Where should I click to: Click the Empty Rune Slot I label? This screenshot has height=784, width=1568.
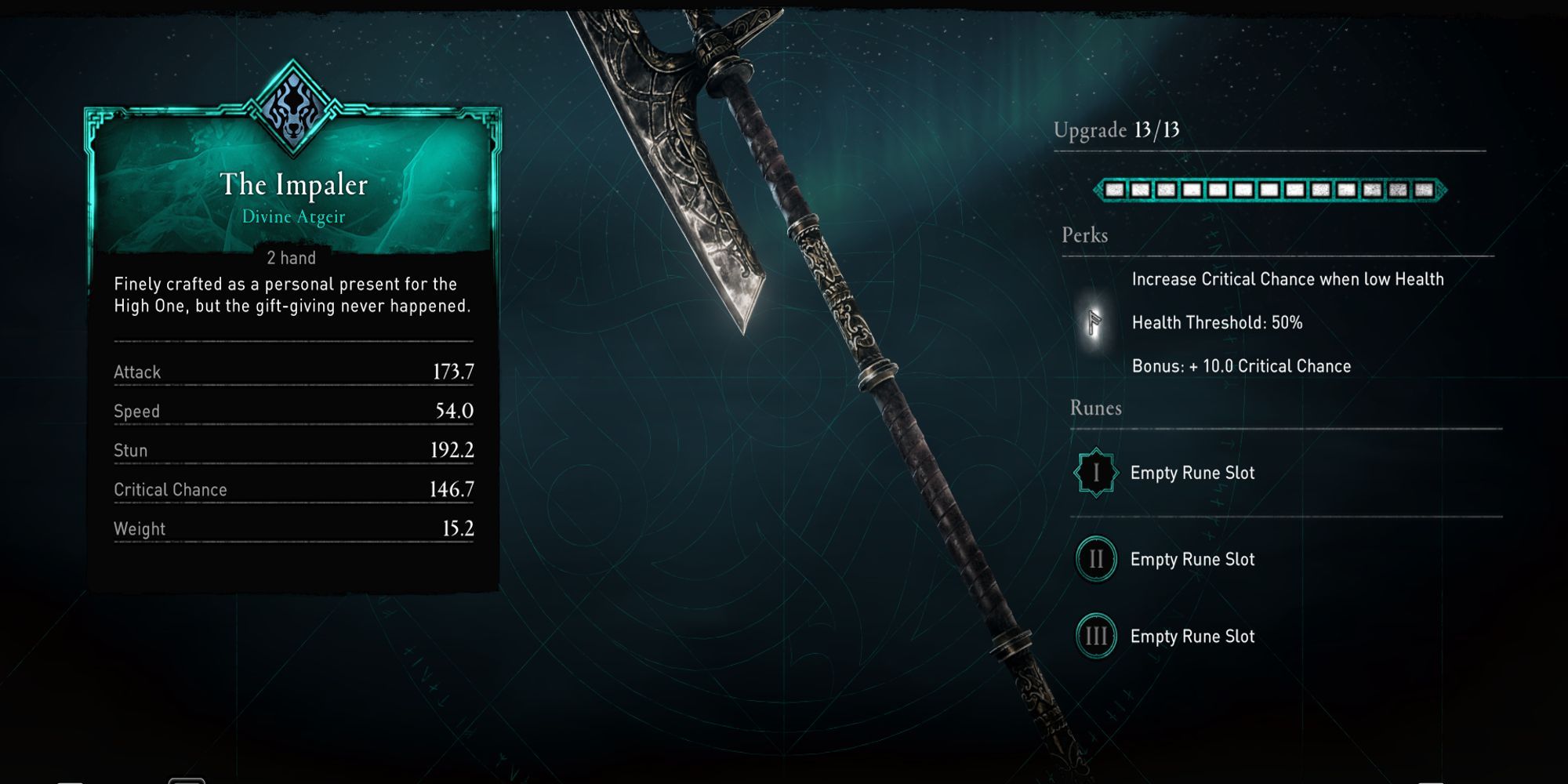pyautogui.click(x=1191, y=473)
